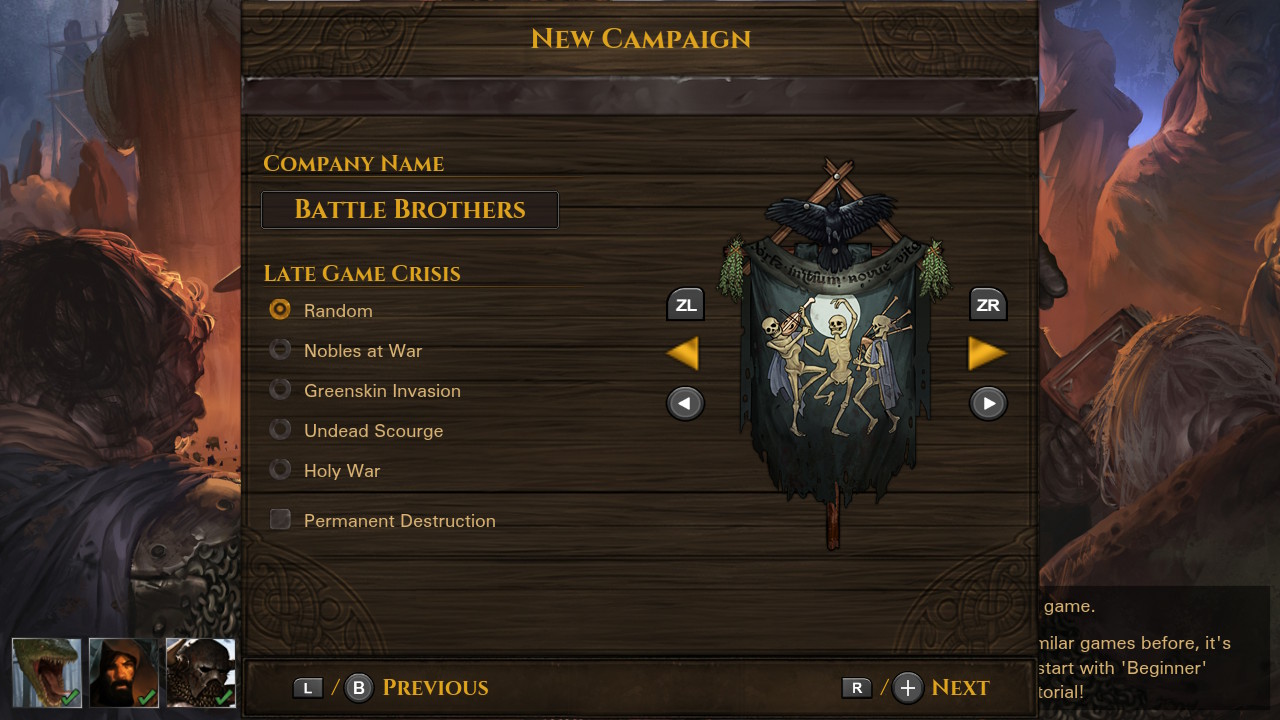Click the small round left arrow below the banner
This screenshot has width=1280, height=720.
pyautogui.click(x=685, y=403)
